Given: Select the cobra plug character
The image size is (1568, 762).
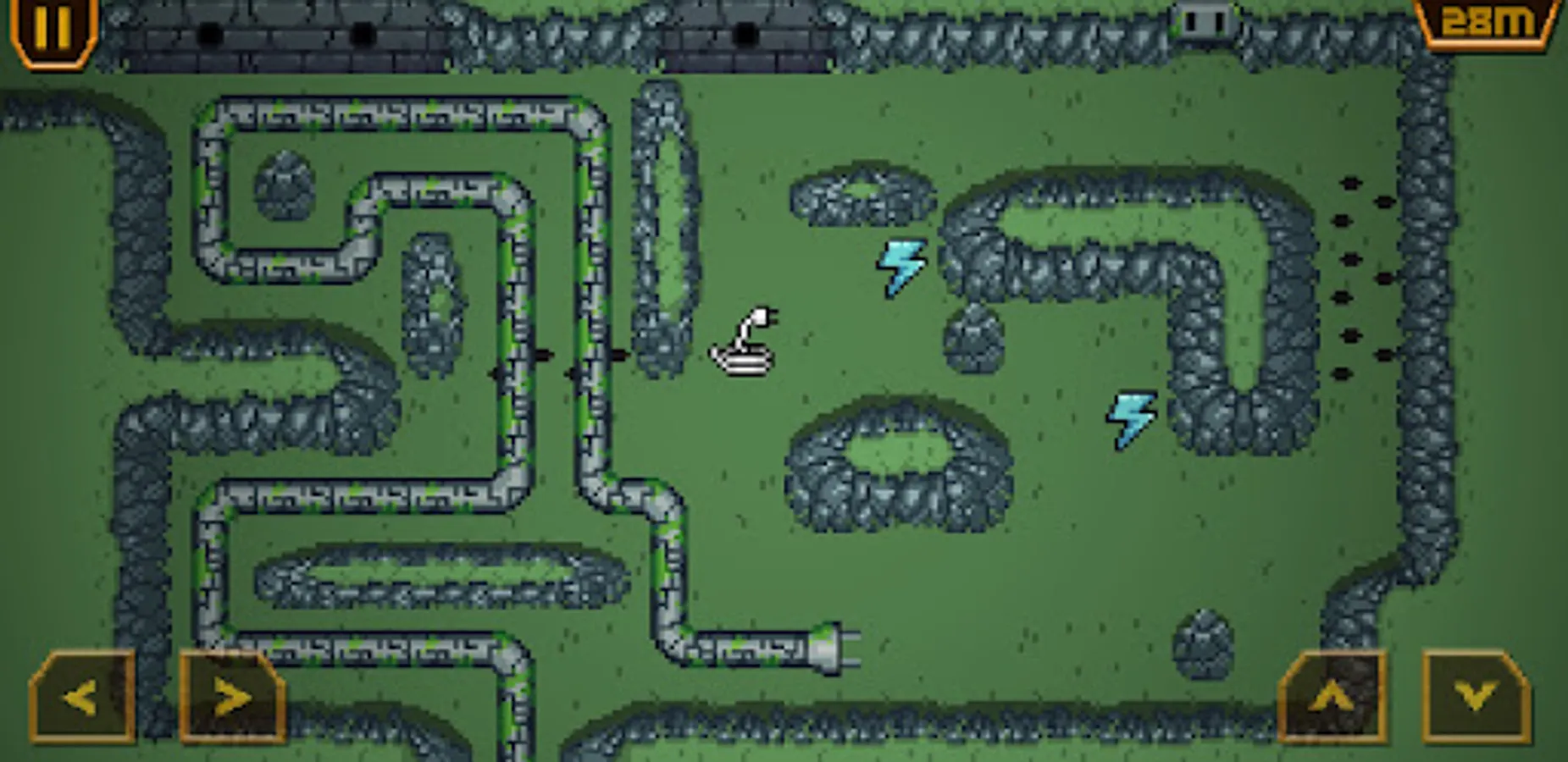Looking at the screenshot, I should click(744, 347).
